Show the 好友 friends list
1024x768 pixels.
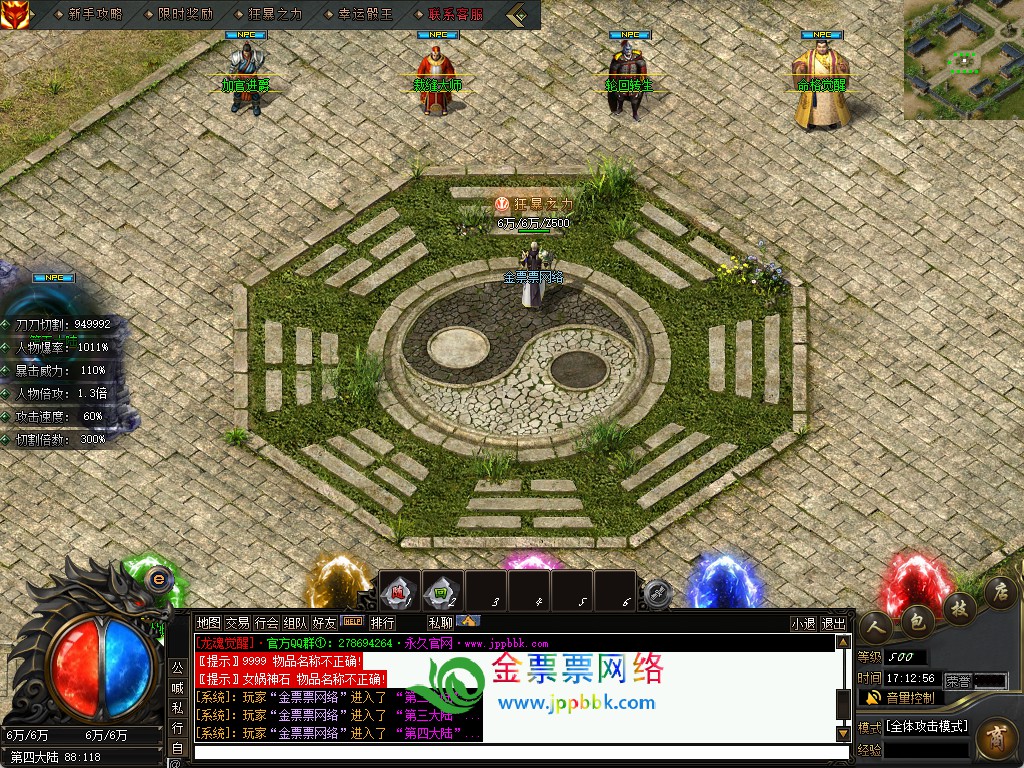[x=324, y=622]
